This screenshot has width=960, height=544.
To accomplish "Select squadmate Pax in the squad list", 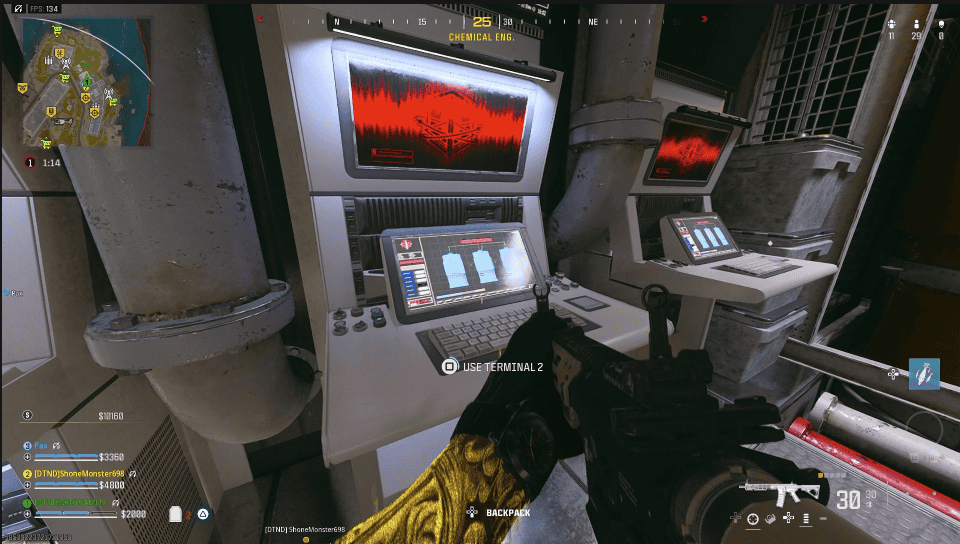I will pos(42,445).
